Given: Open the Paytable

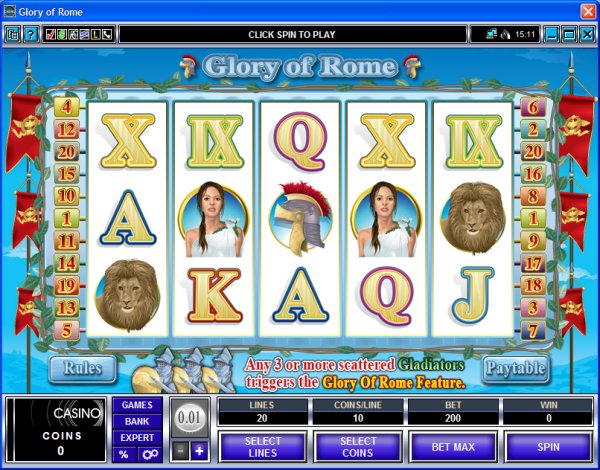Looking at the screenshot, I should [516, 368].
